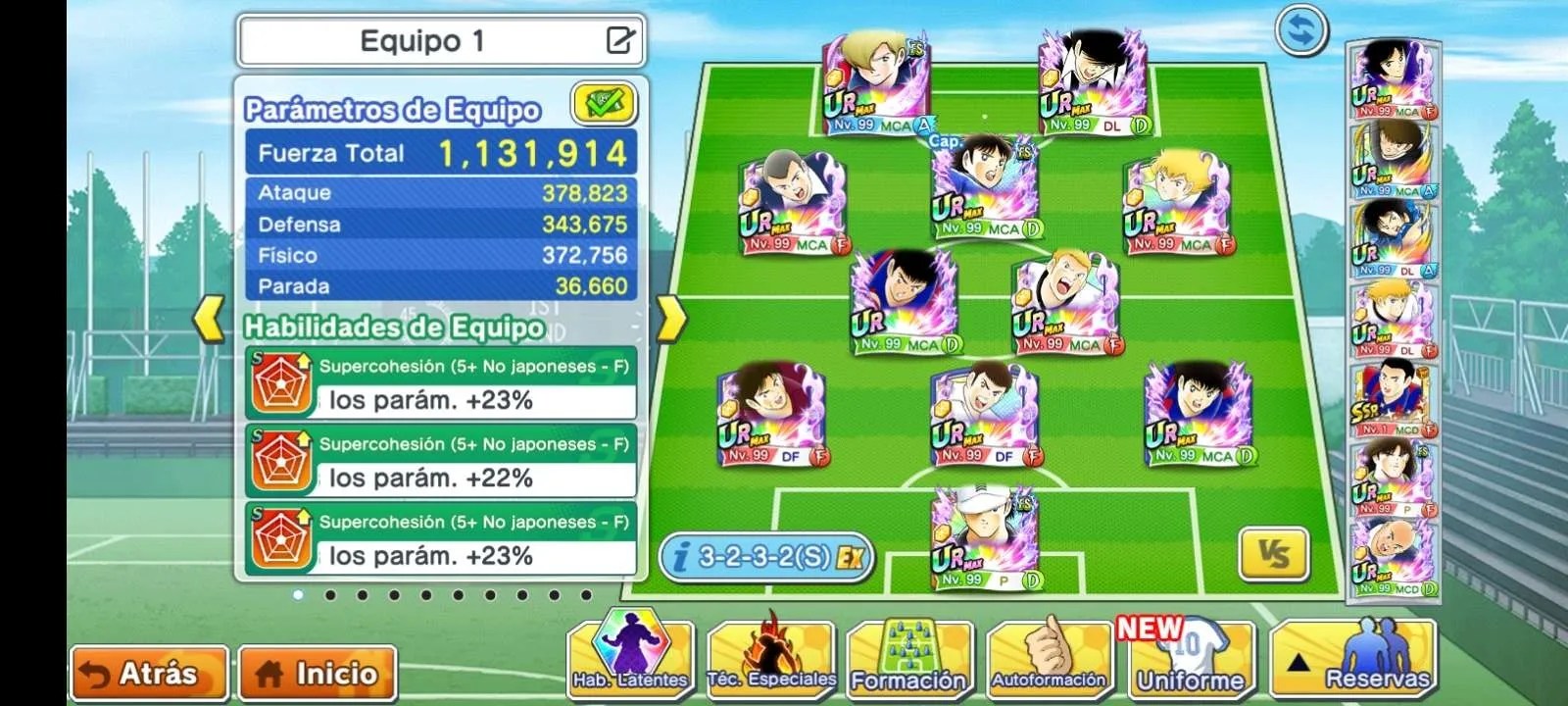Viewport: 1568px width, 706px height.
Task: Click the yellow VS button
Action: [x=1274, y=556]
